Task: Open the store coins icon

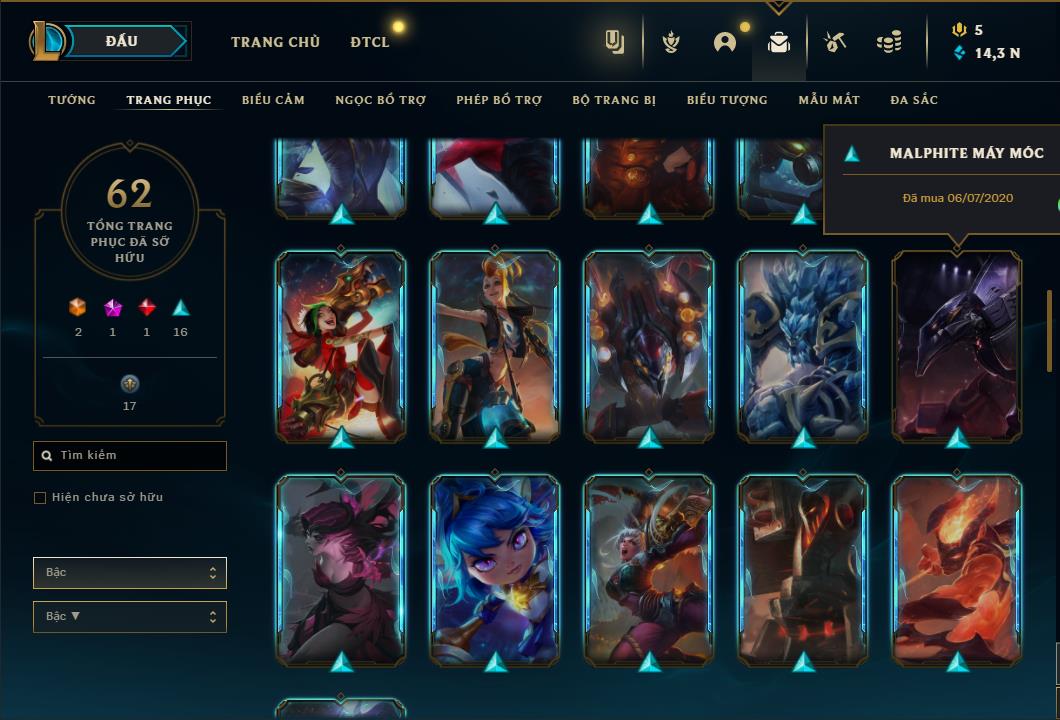Action: (888, 42)
